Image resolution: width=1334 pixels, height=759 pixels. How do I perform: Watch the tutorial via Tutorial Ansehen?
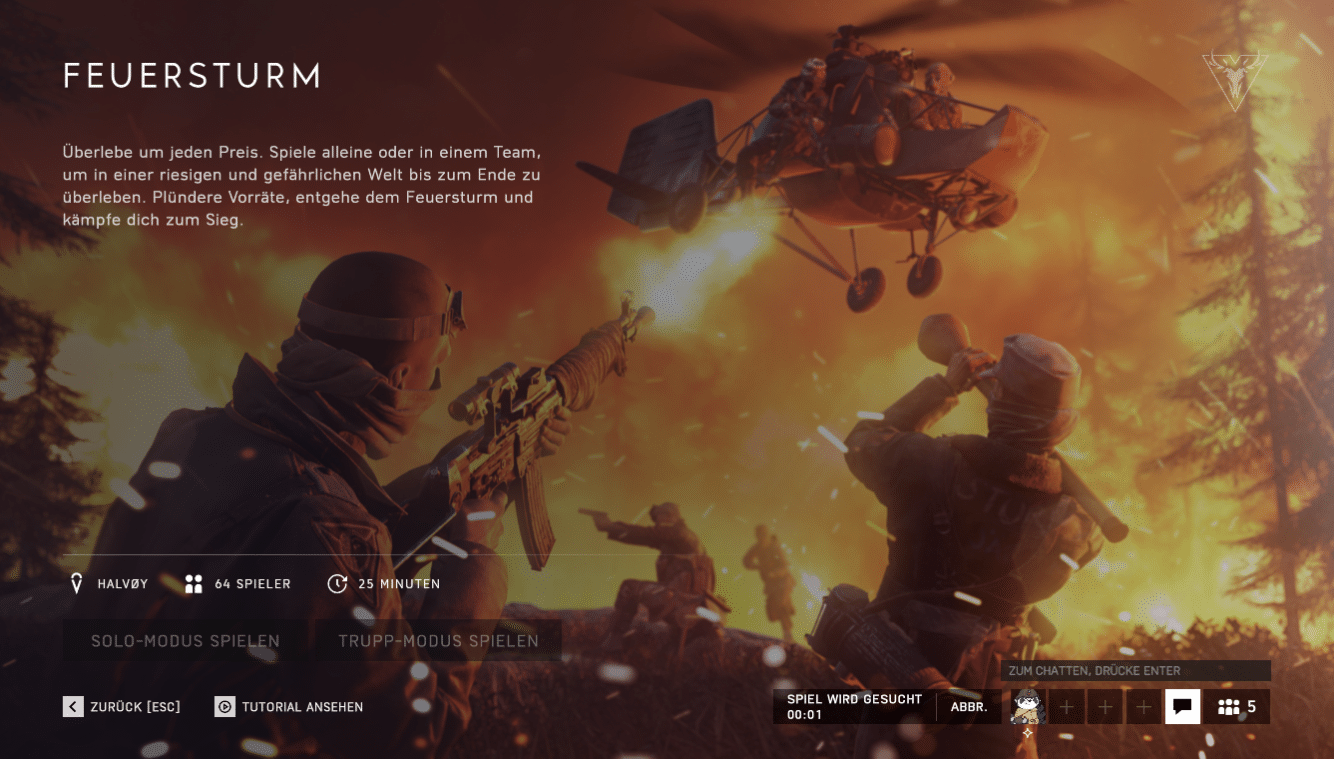[x=289, y=707]
